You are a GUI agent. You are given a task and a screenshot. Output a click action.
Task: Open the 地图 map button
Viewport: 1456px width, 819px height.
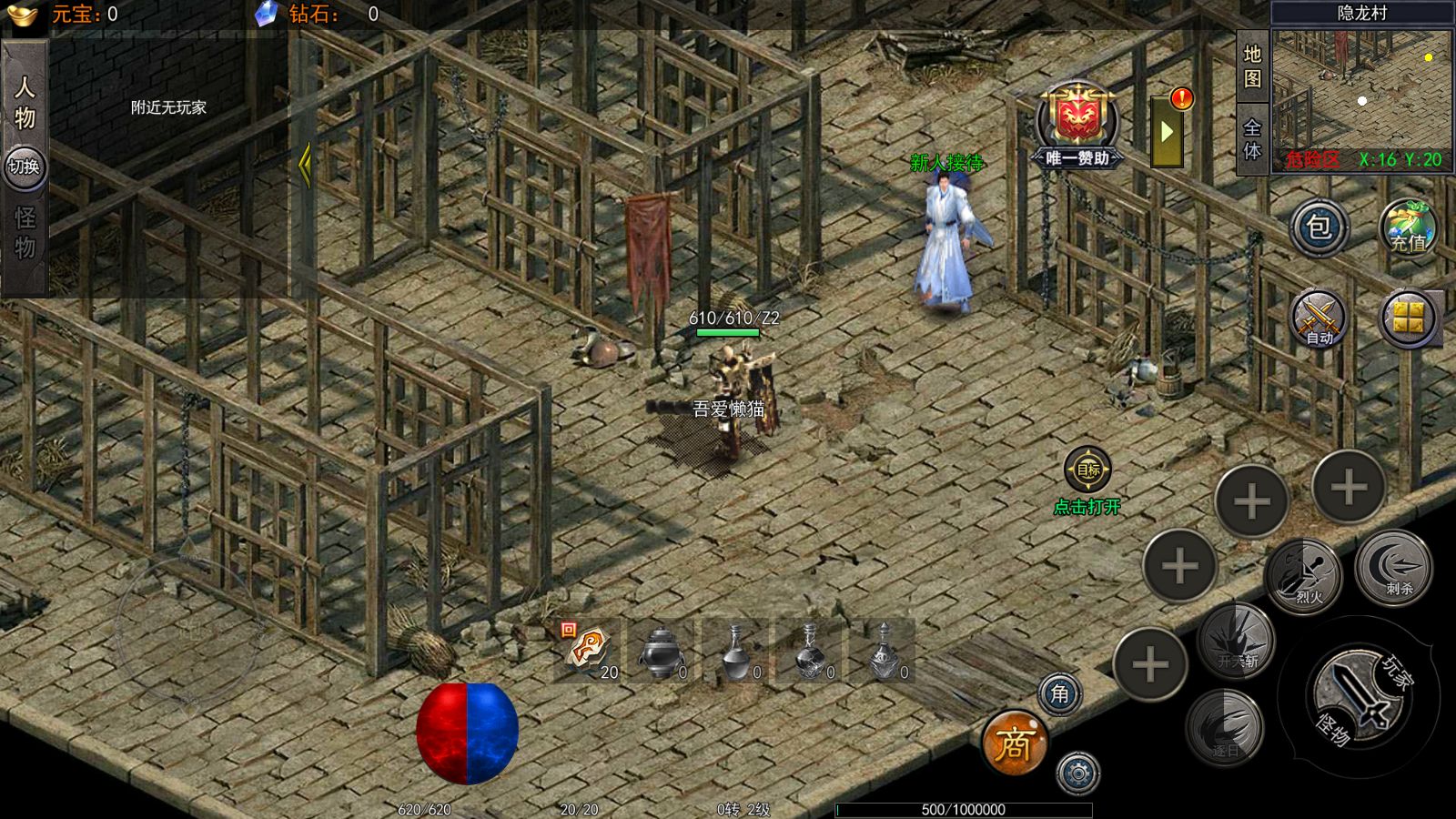(x=1253, y=66)
